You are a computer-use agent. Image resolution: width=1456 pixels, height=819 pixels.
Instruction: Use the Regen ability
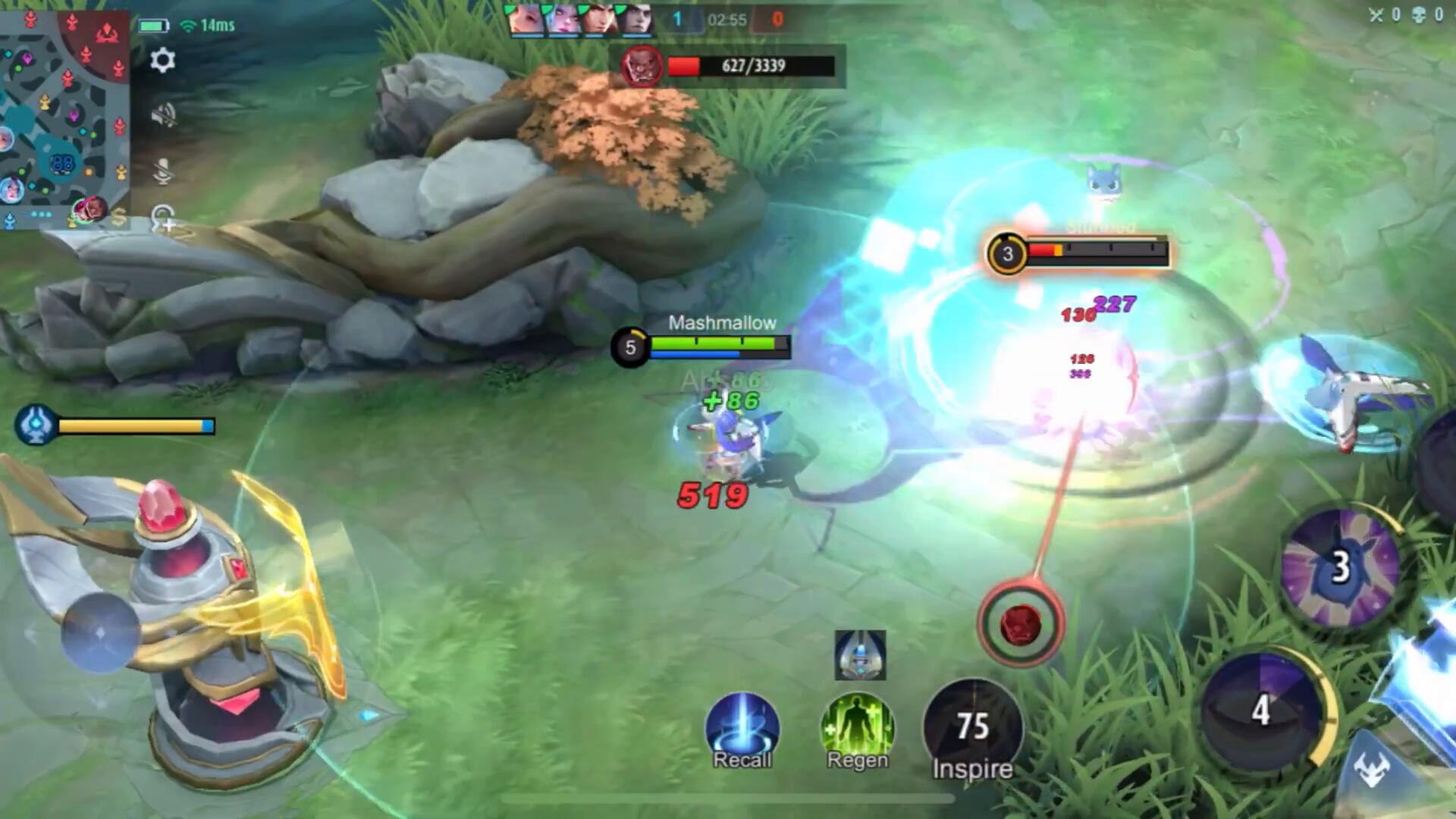(x=857, y=730)
